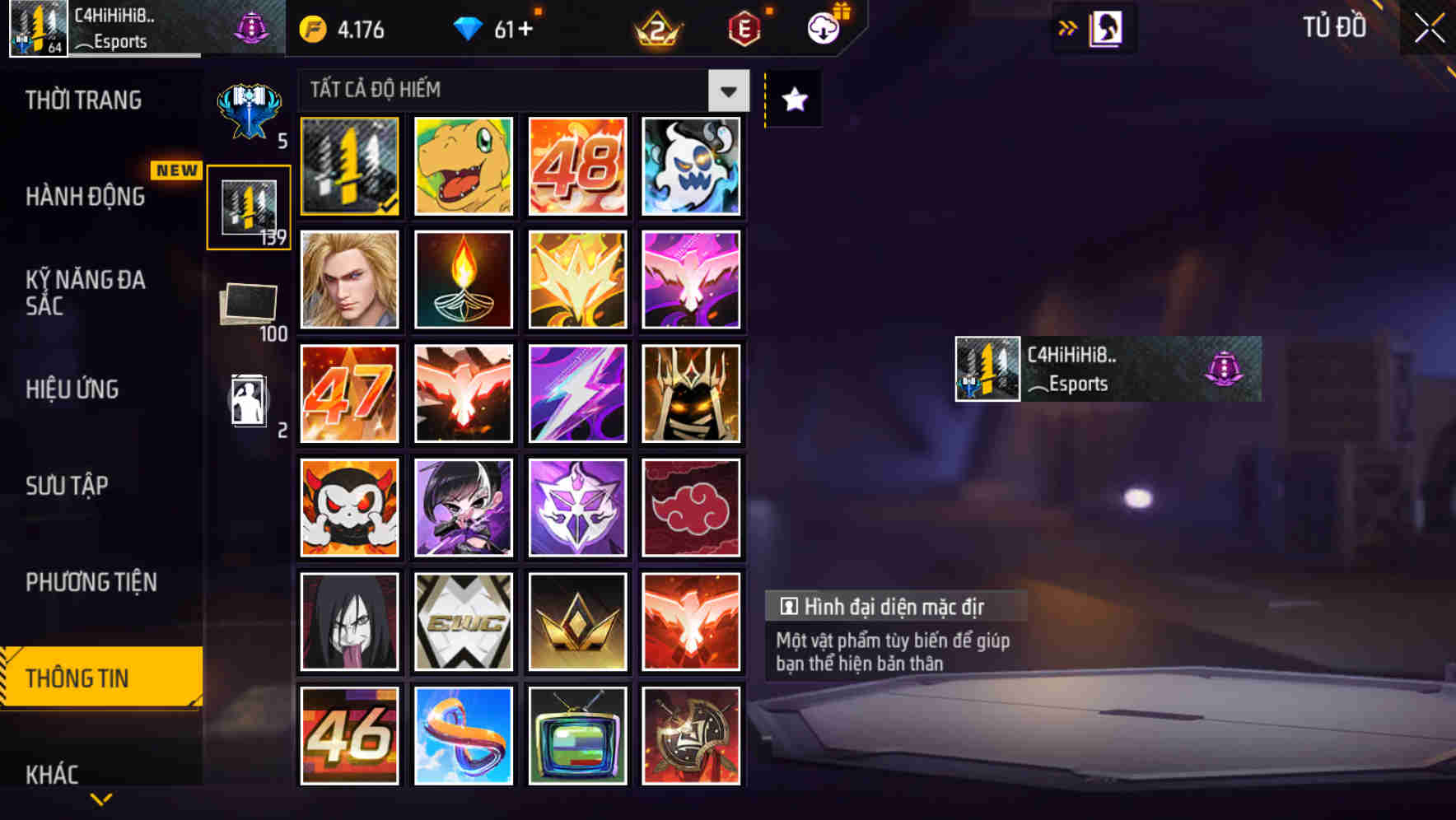Select the Digimon Agumon avatar icon
The height and width of the screenshot is (820, 1456).
[x=463, y=166]
